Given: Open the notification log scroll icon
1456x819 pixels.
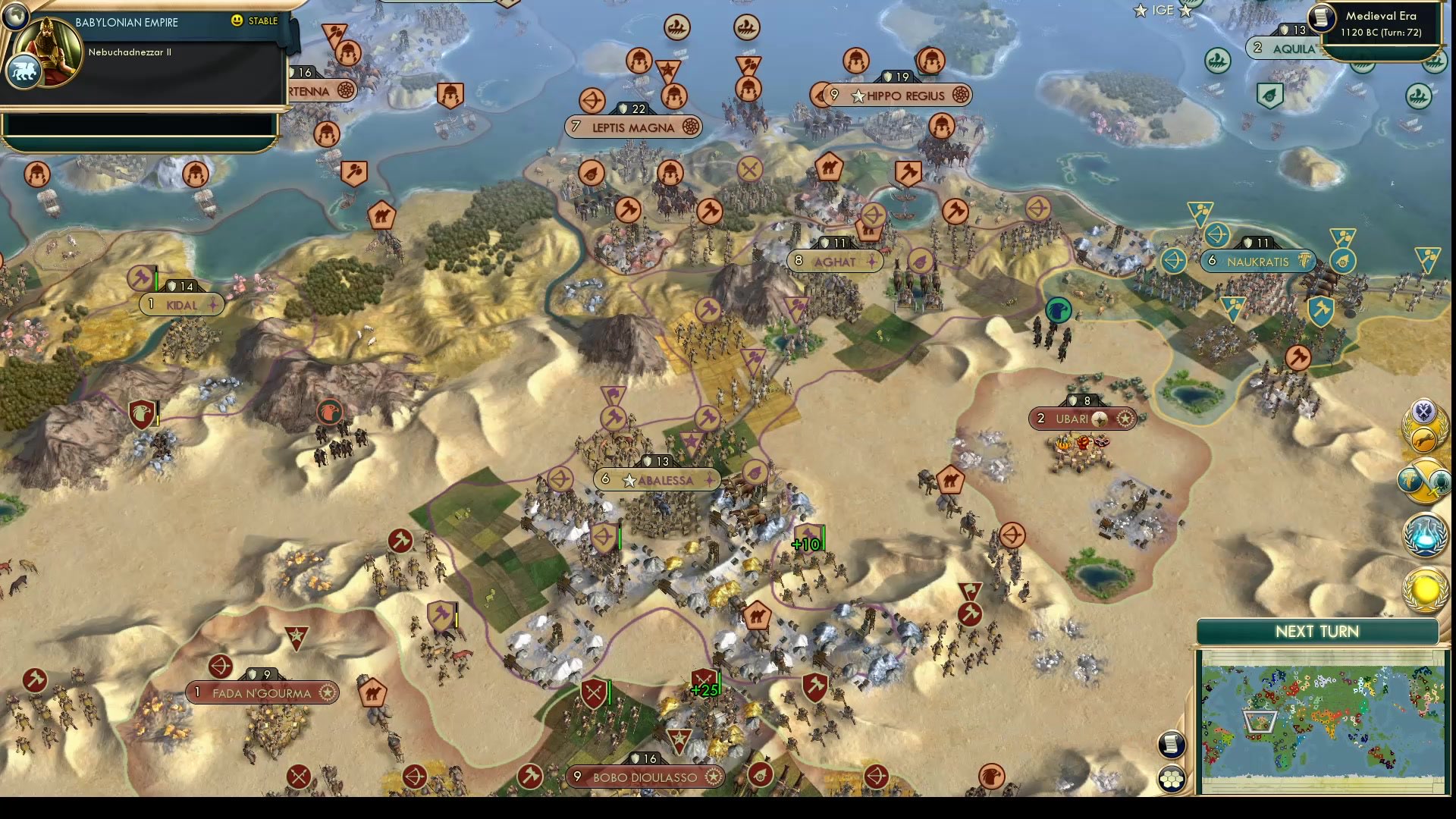Looking at the screenshot, I should tap(1172, 745).
